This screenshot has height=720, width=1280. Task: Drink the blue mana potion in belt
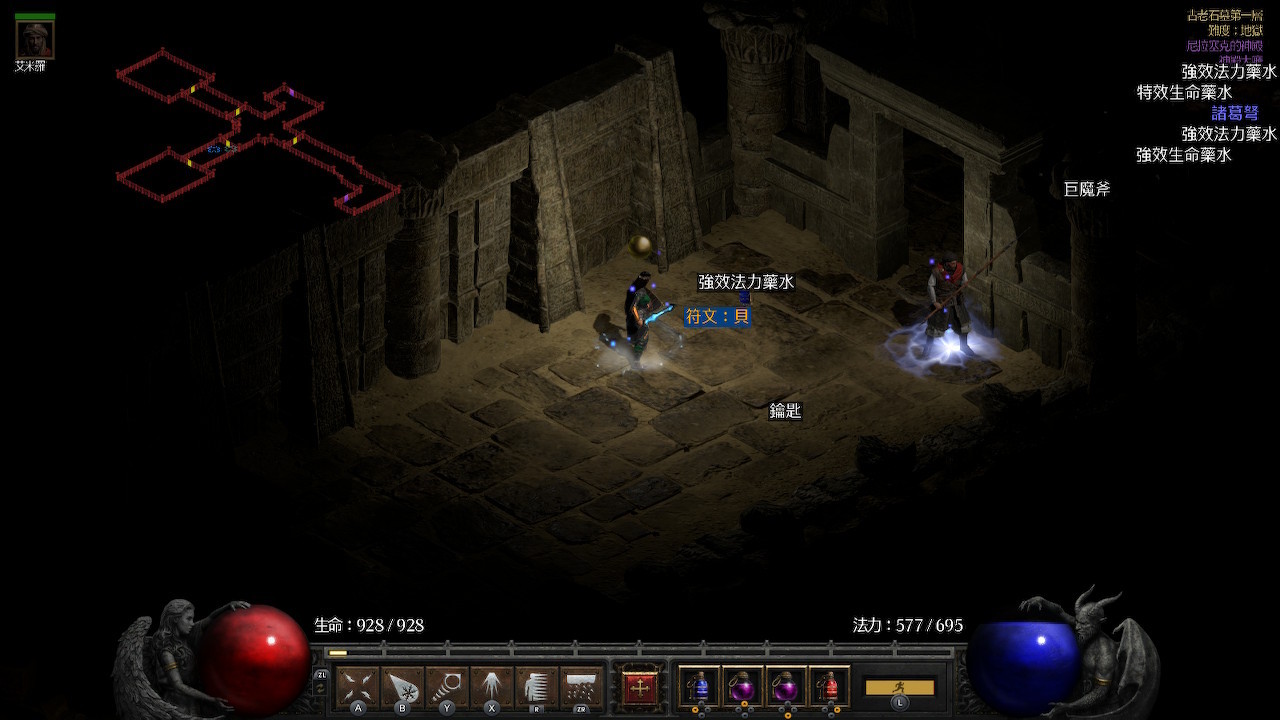pos(699,687)
